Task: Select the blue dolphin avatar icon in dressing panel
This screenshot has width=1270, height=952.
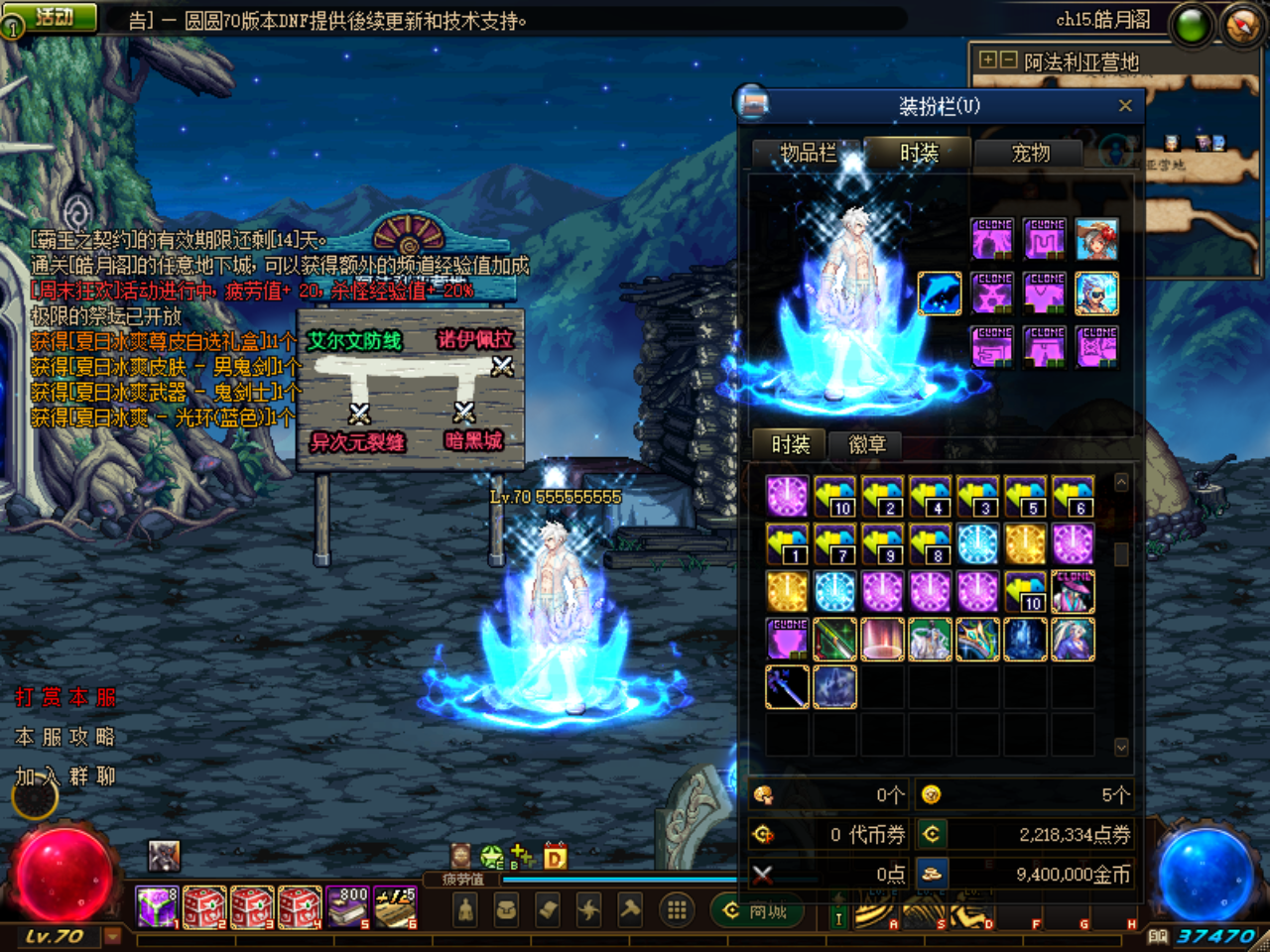Action: (x=940, y=293)
